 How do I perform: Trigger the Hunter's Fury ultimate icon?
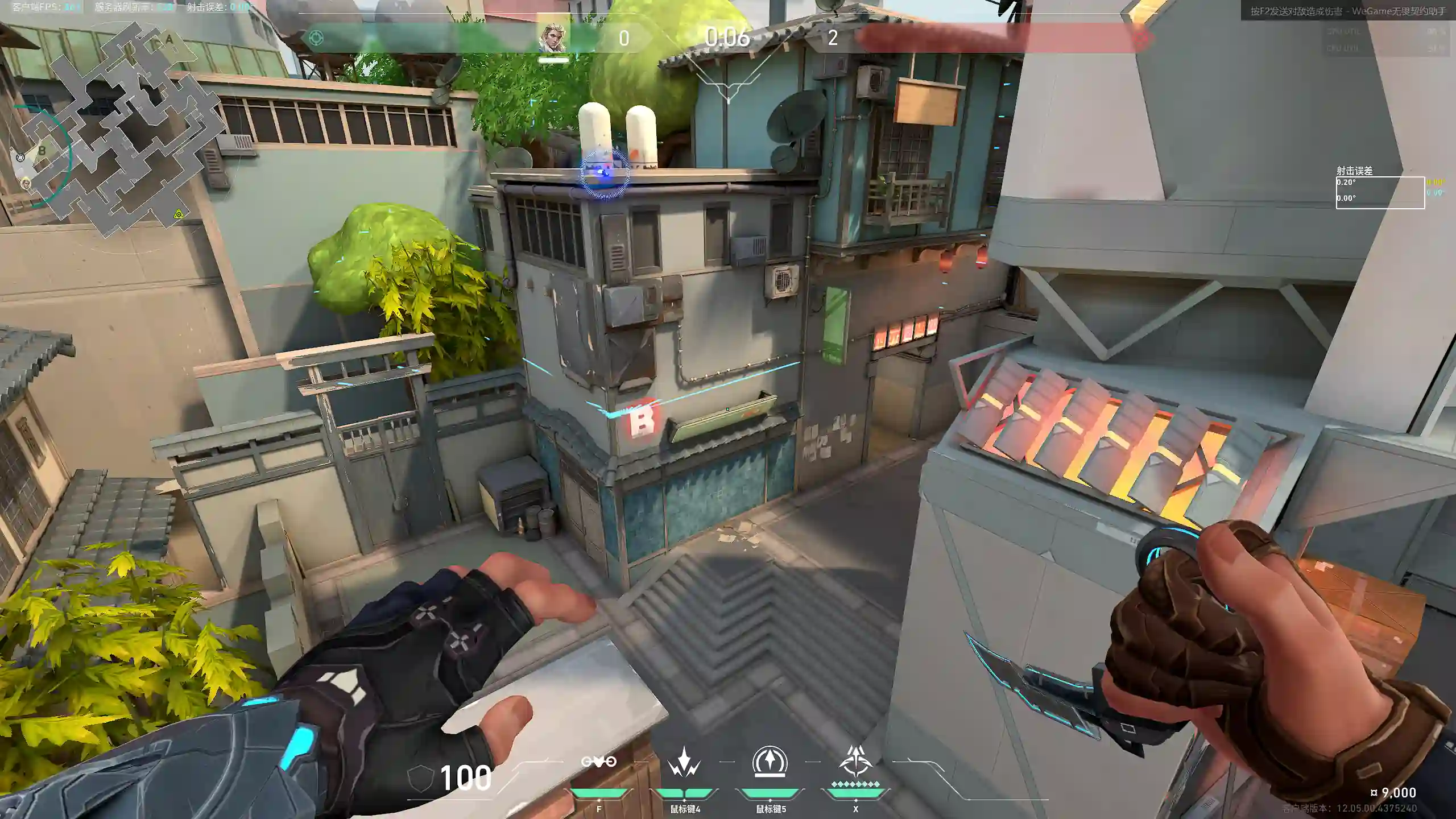(x=855, y=761)
